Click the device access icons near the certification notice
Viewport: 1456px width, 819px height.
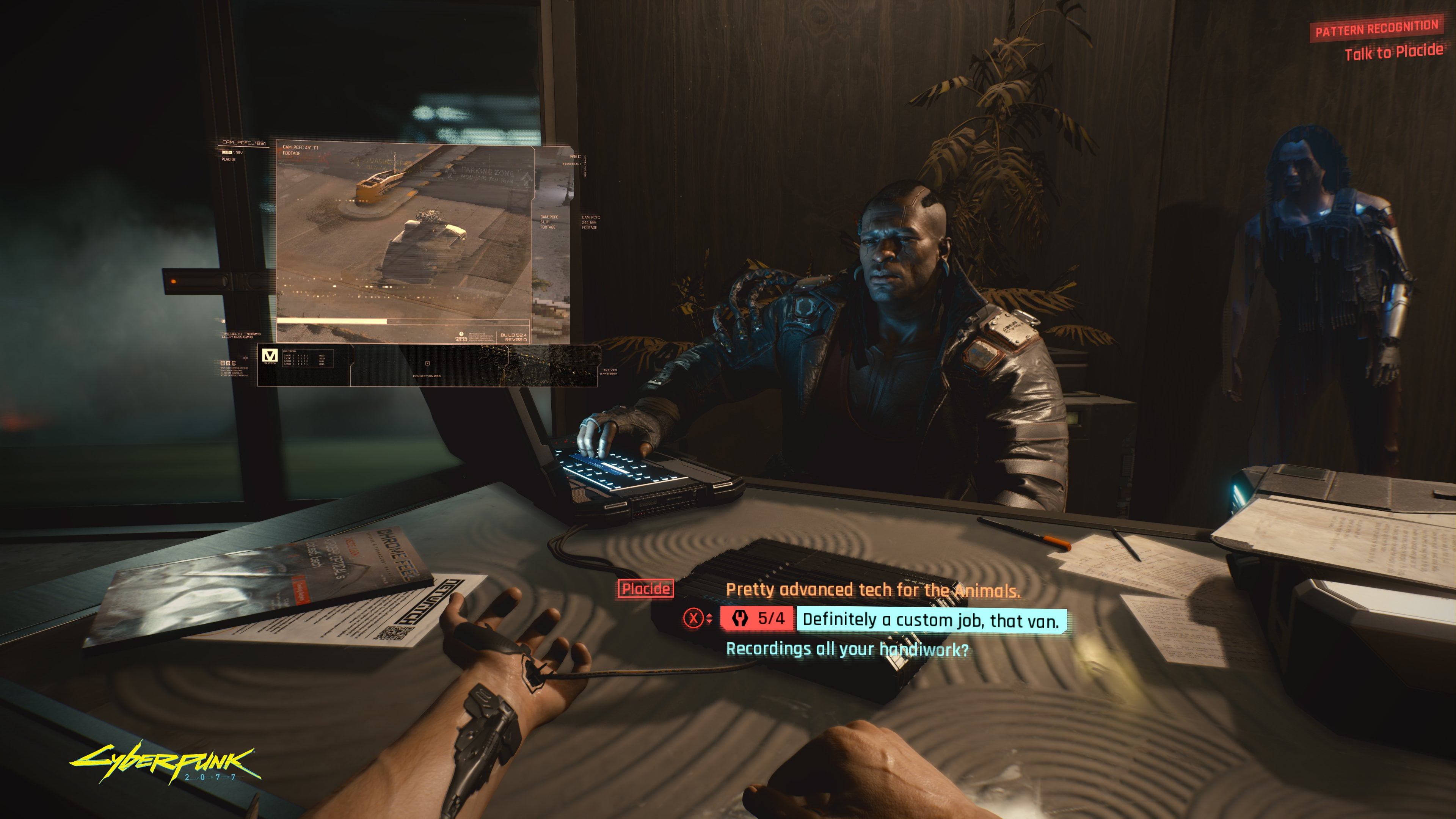228,364
